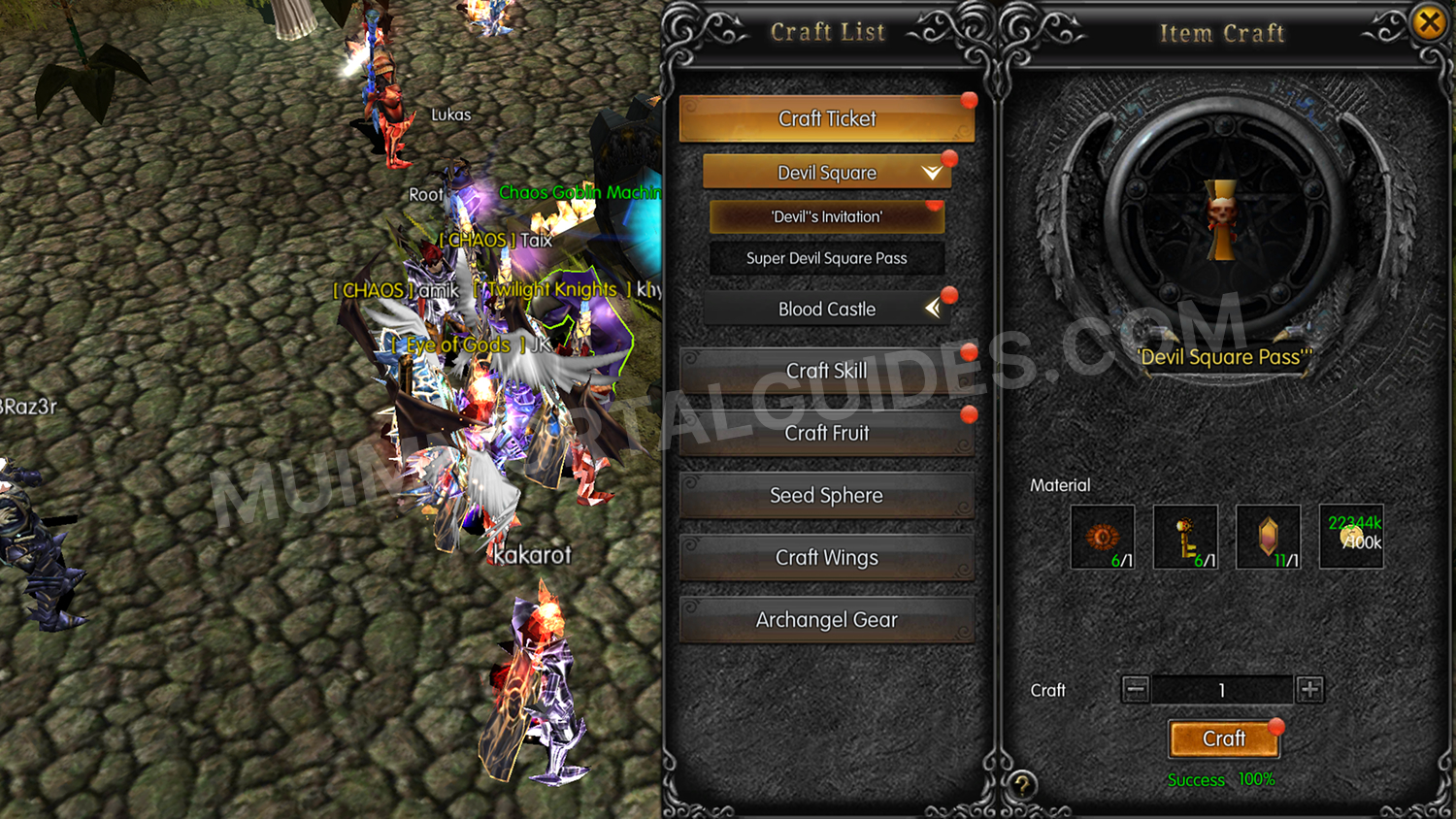Image resolution: width=1456 pixels, height=819 pixels.
Task: Expand the Blood Castle category
Action: pyautogui.click(x=827, y=309)
